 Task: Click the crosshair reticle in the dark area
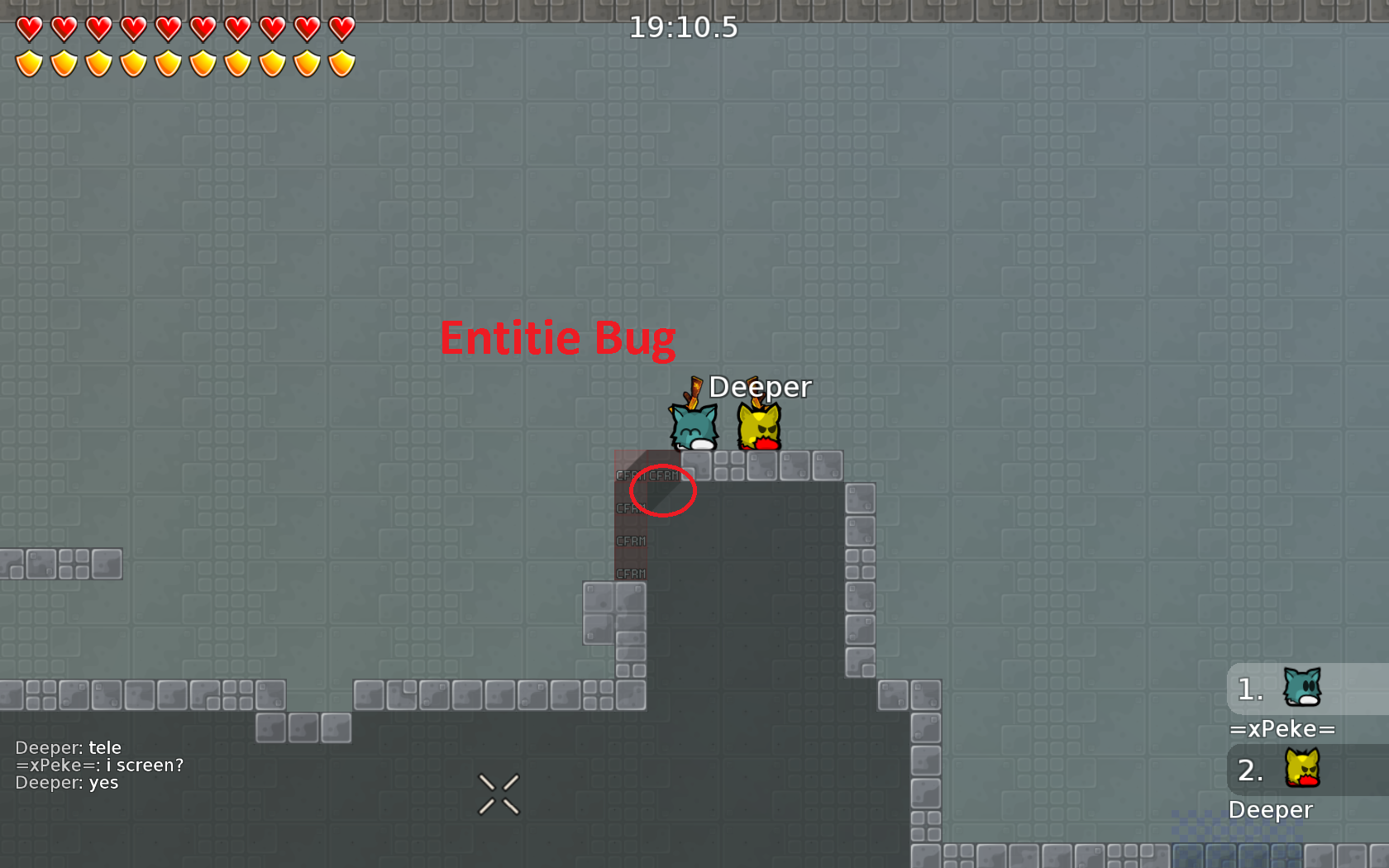499,794
